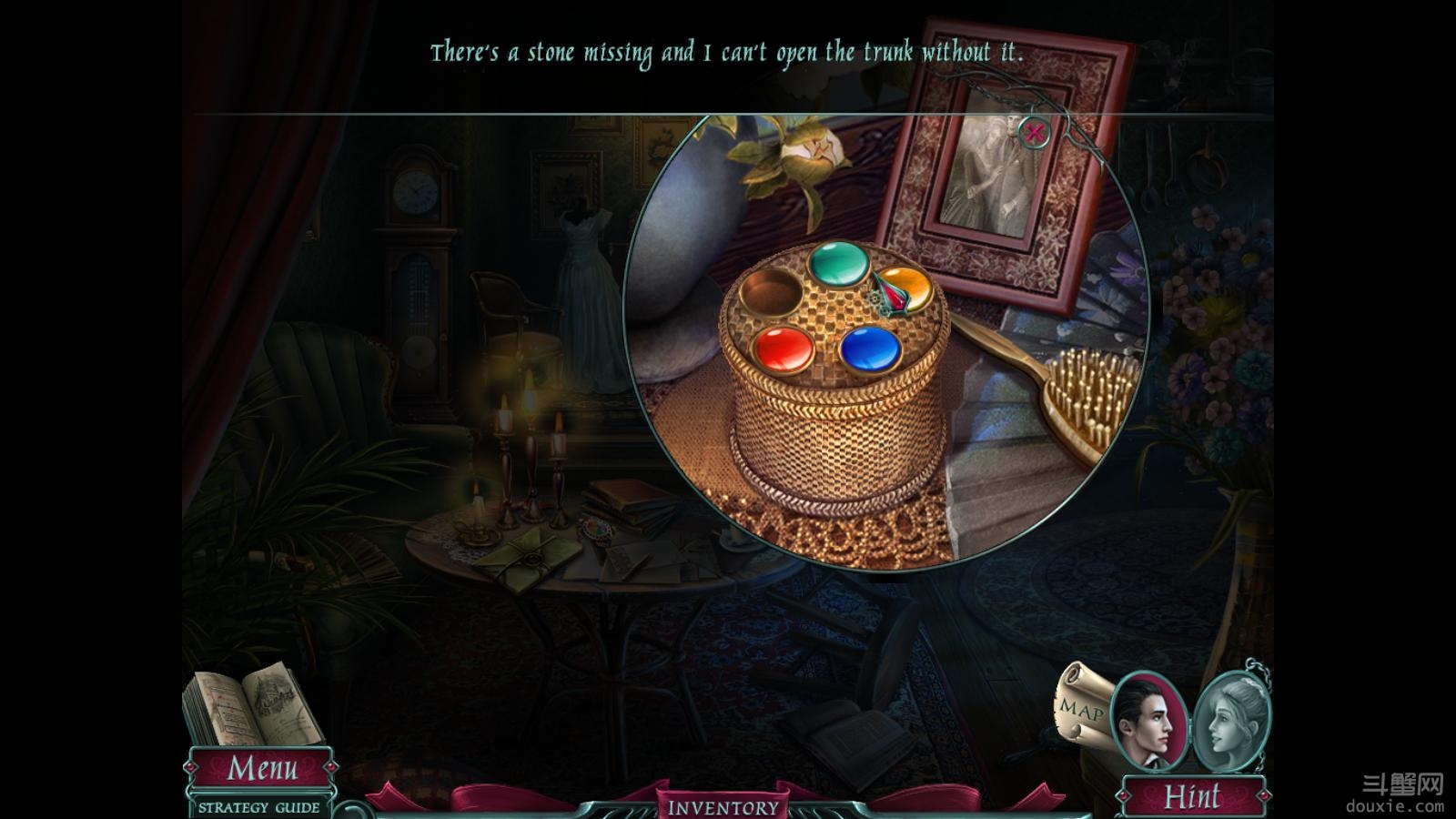Expand the Inventory bar
The width and height of the screenshot is (1456, 819).
click(723, 807)
